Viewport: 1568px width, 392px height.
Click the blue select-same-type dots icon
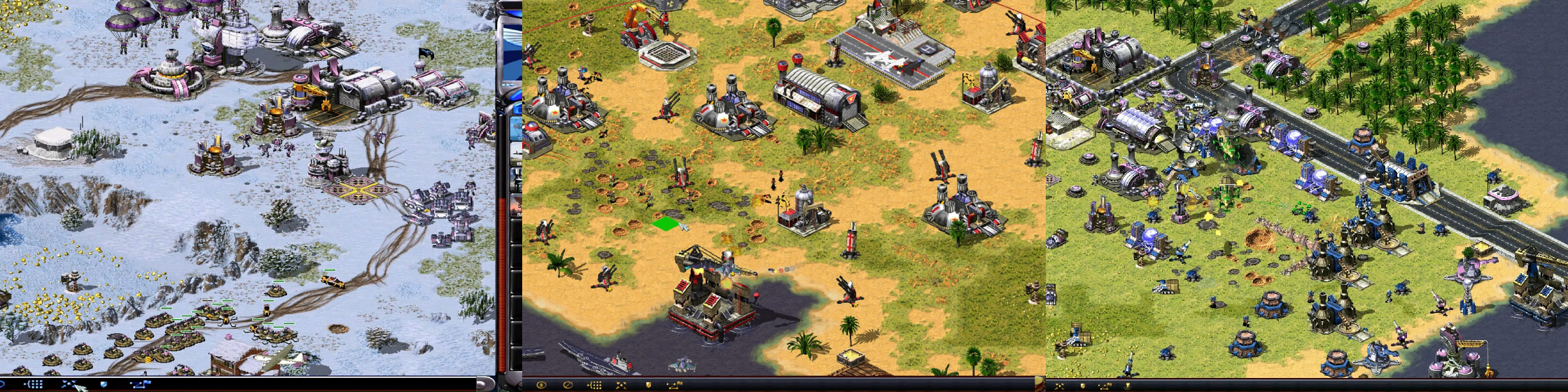34,384
